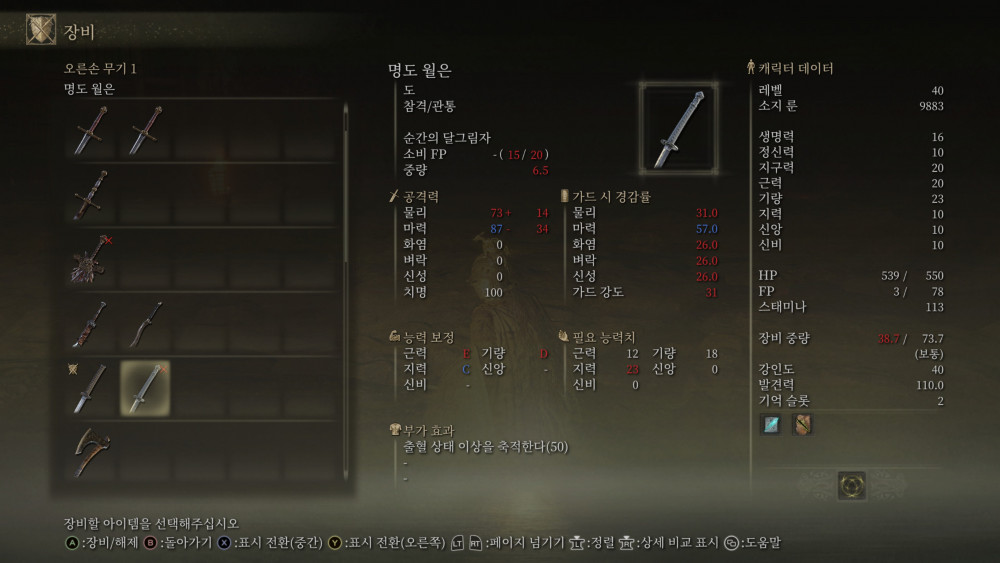Click the orange slashed status effect icon

pos(802,424)
